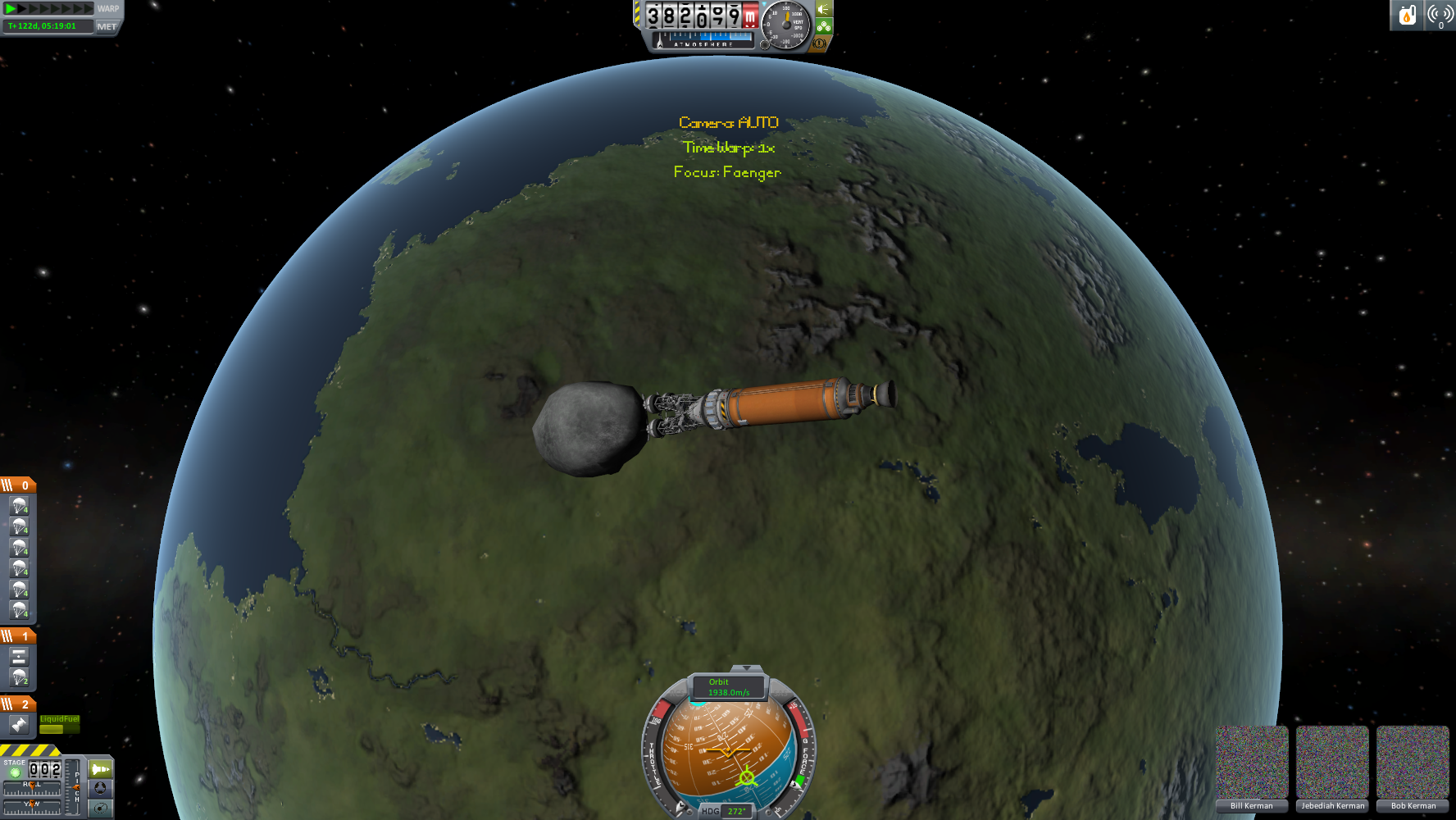The image size is (1456, 820).
Task: Toggle the MET mission clock mode
Action: click(107, 26)
